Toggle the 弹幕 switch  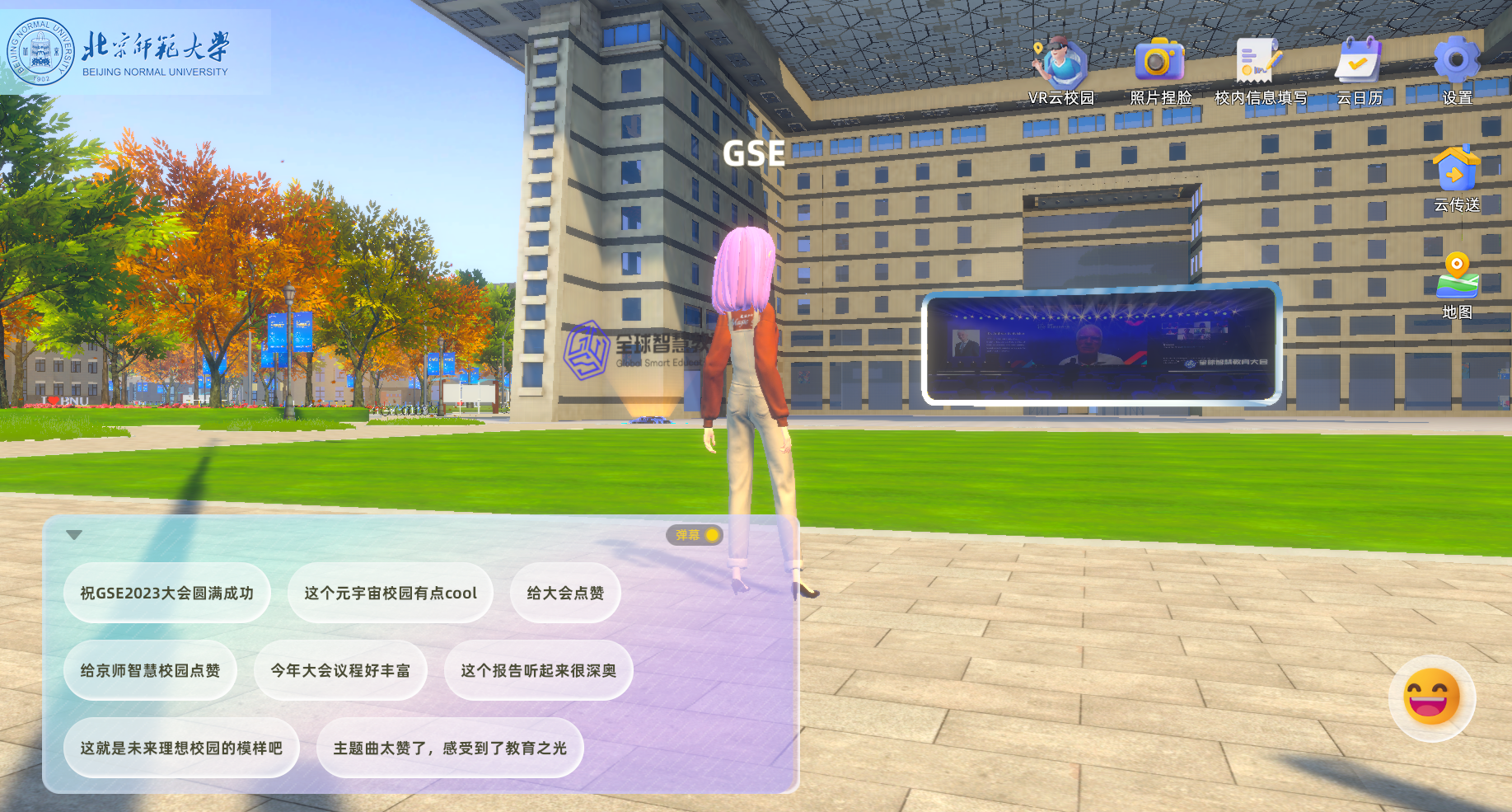coord(695,535)
